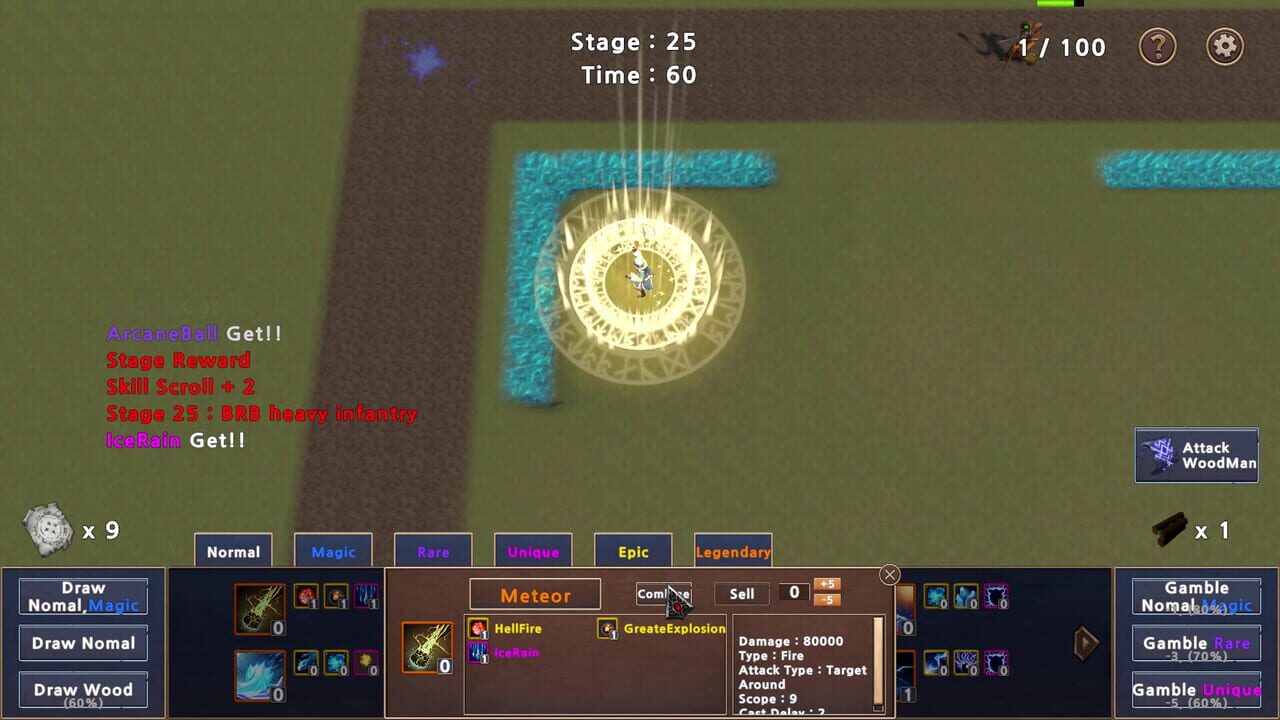Click the GreateExplosion ingredient icon
Image resolution: width=1280 pixels, height=720 pixels.
(605, 628)
